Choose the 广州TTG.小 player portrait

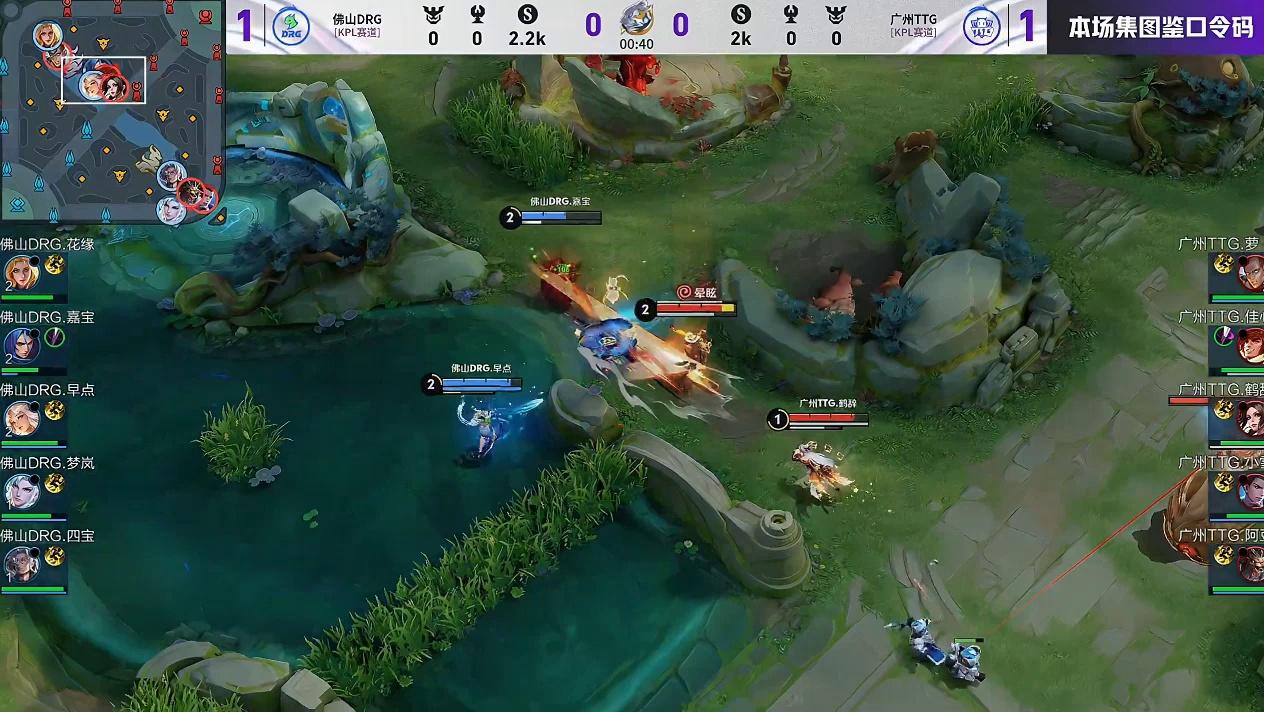click(x=1250, y=491)
